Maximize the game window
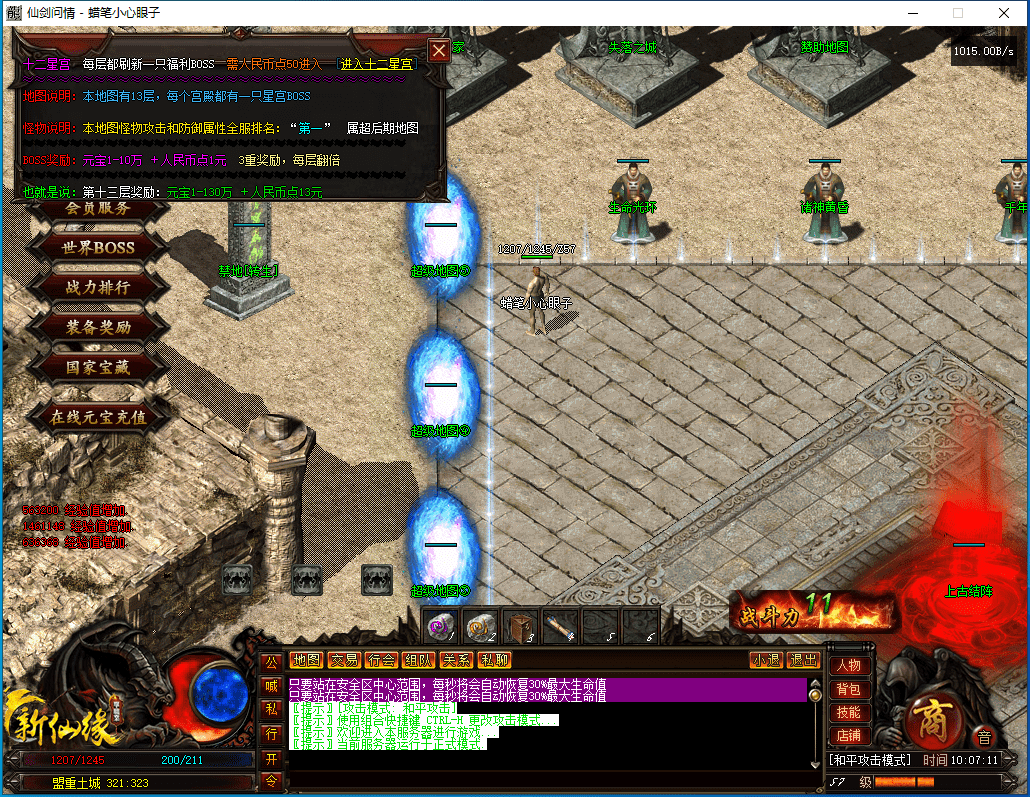 click(x=958, y=13)
